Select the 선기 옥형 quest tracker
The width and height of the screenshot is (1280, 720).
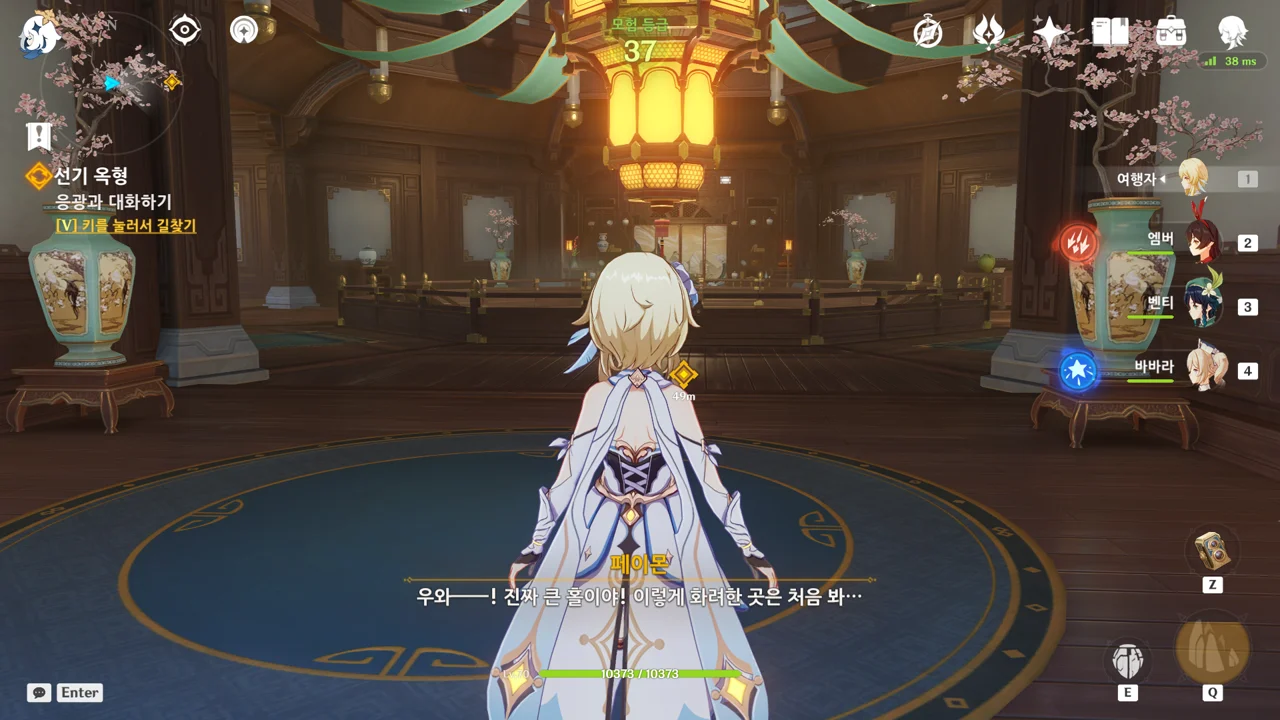[x=90, y=177]
